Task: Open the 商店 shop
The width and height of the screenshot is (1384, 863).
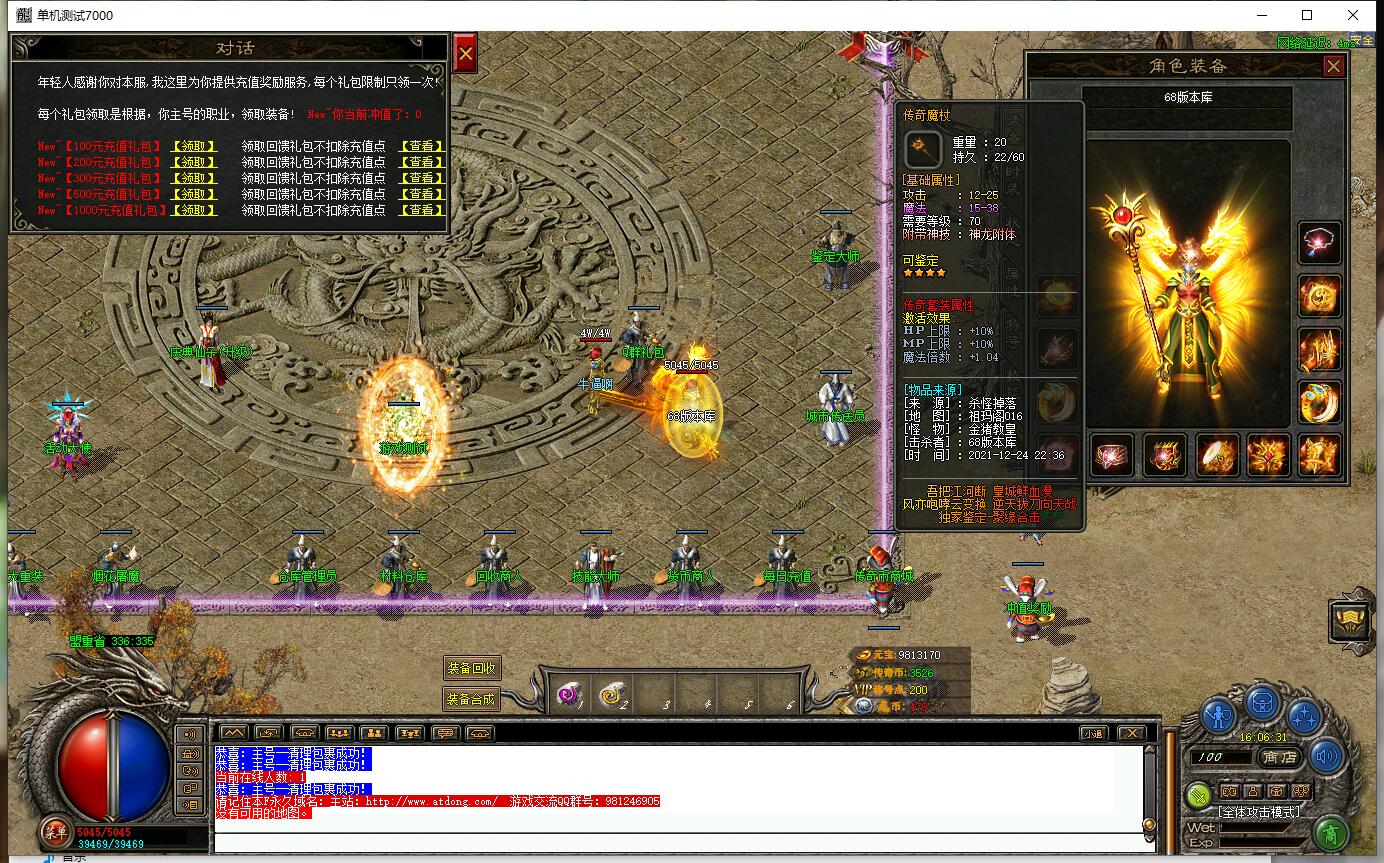Action: 1279,757
